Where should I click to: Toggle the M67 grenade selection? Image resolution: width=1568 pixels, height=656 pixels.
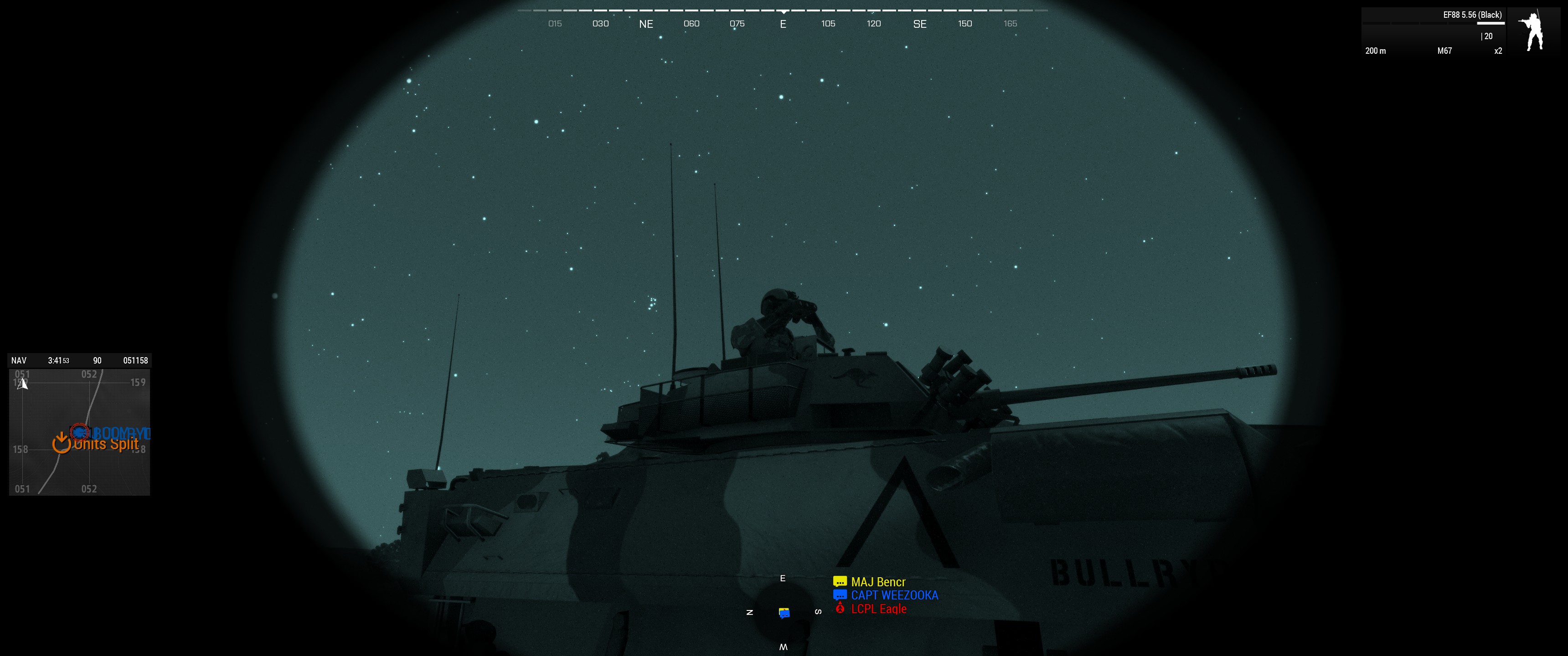tap(1443, 51)
